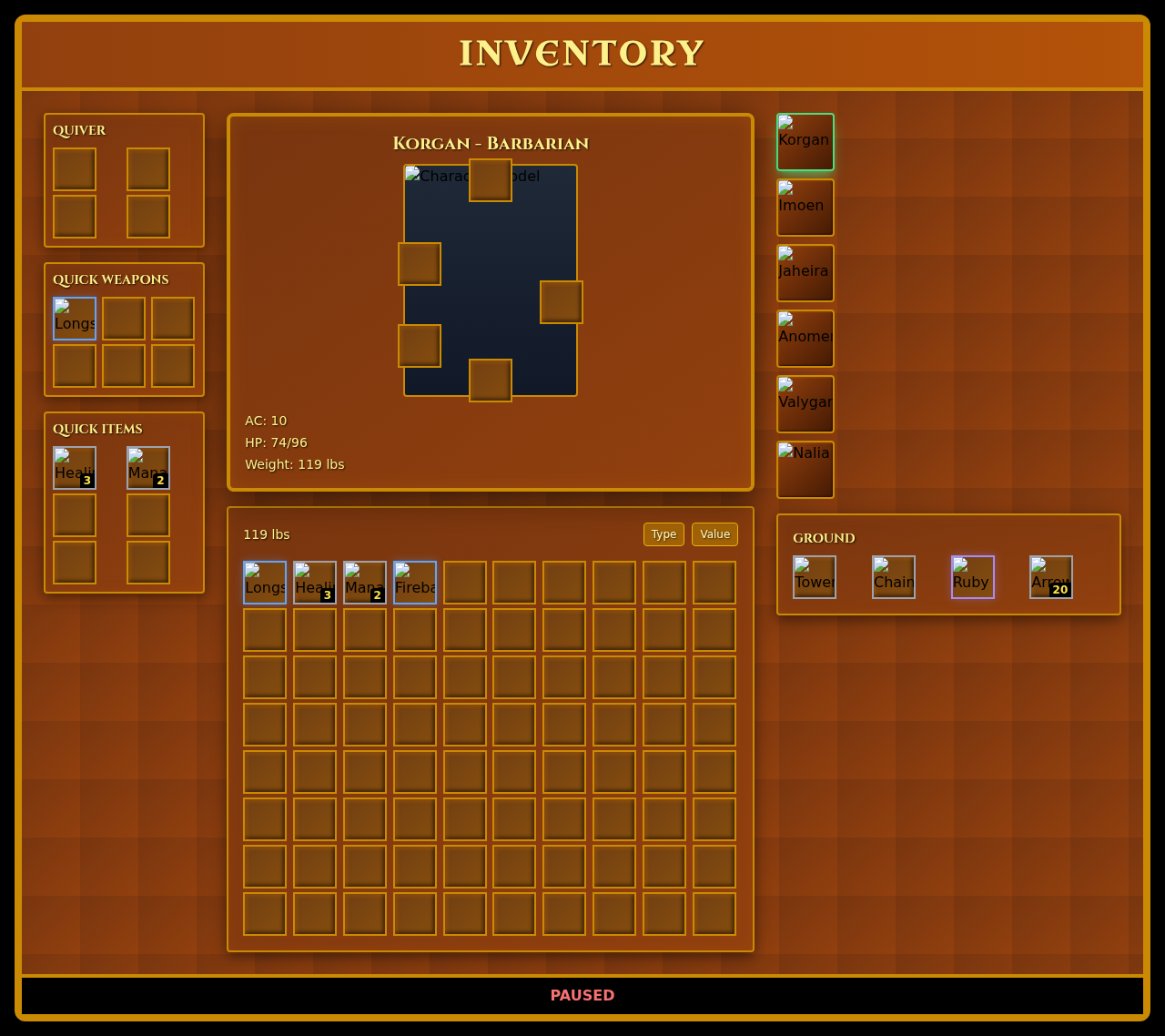
Task: Click the PAUSED indicator to resume
Action: [582, 995]
